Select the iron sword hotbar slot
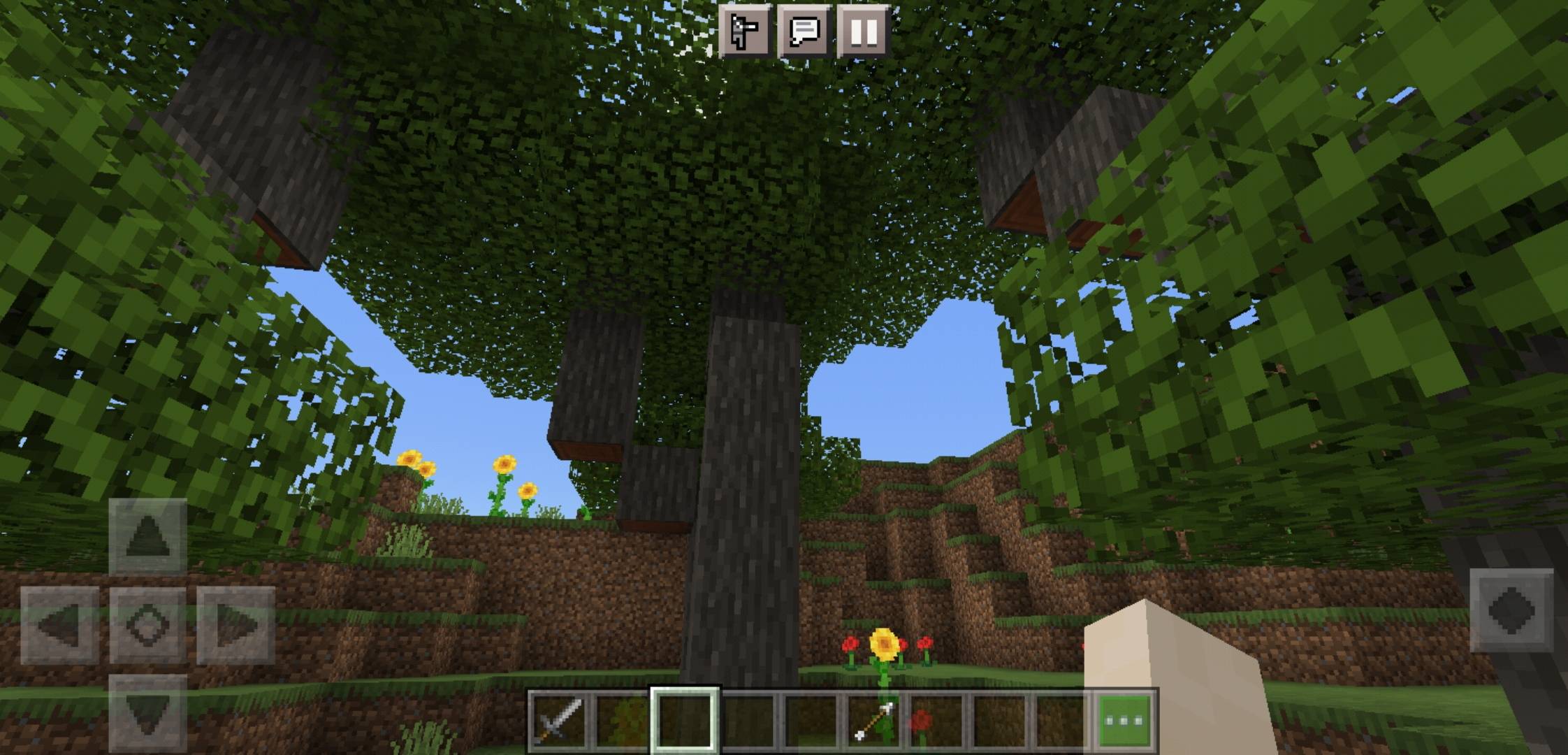1568x755 pixels. [x=558, y=719]
